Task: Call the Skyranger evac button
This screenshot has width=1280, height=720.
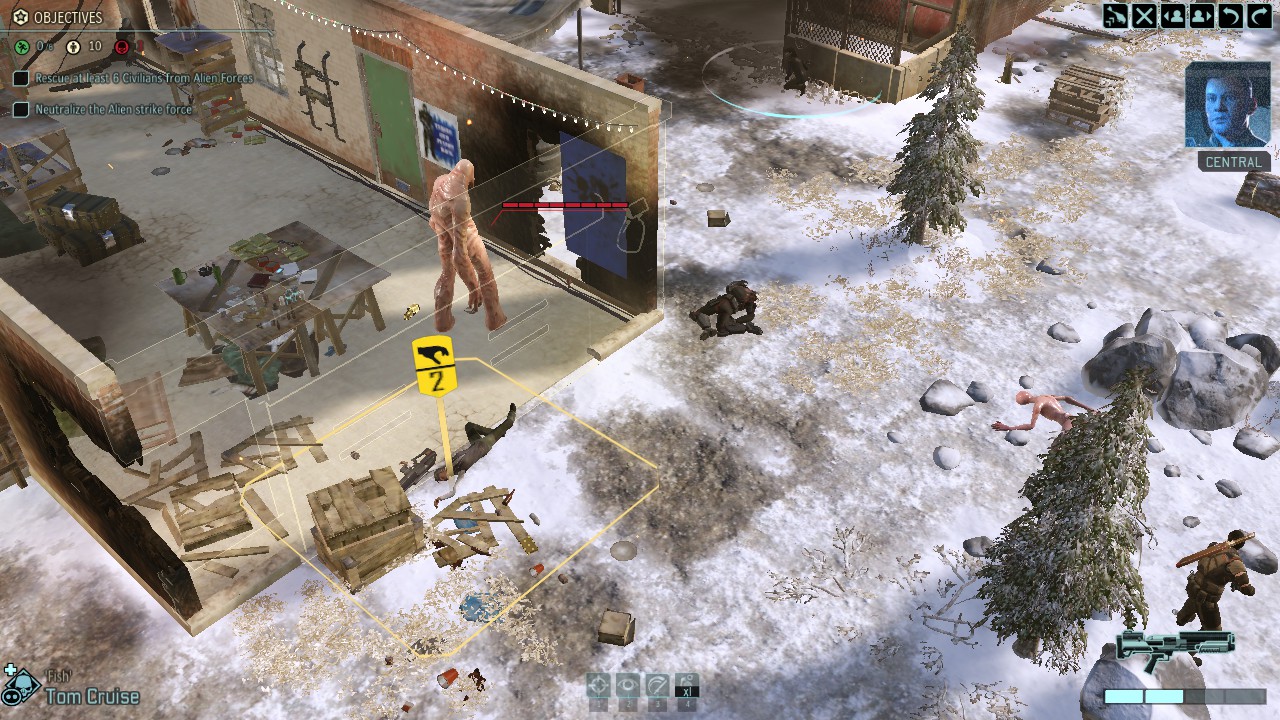Action: pyautogui.click(x=1115, y=15)
